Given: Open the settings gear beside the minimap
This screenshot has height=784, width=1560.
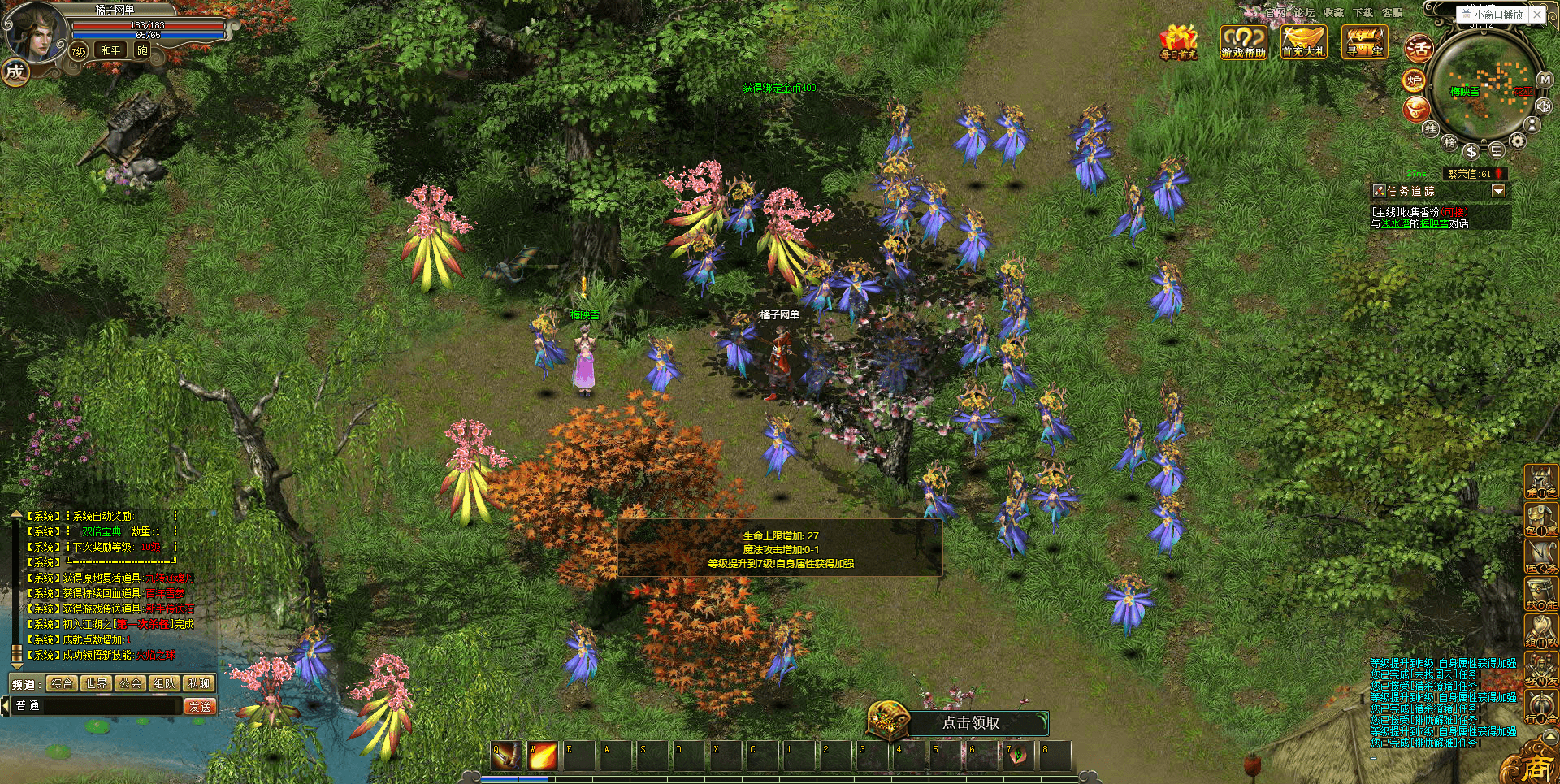Looking at the screenshot, I should pyautogui.click(x=1518, y=142).
